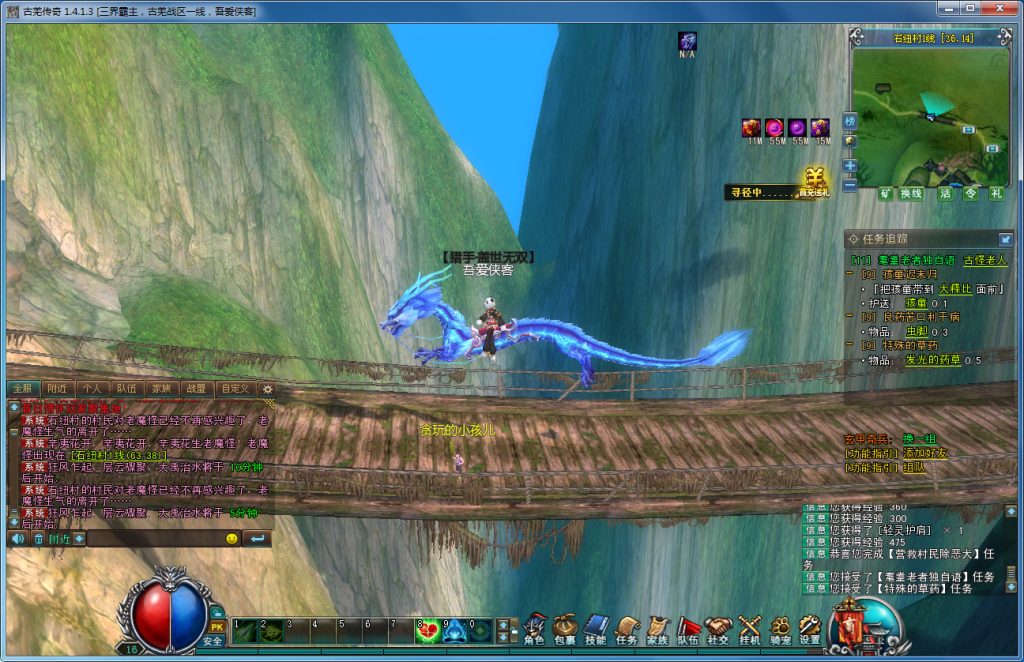The height and width of the screenshot is (662, 1024).
Task: Open the 家族 family menu
Action: point(657,627)
